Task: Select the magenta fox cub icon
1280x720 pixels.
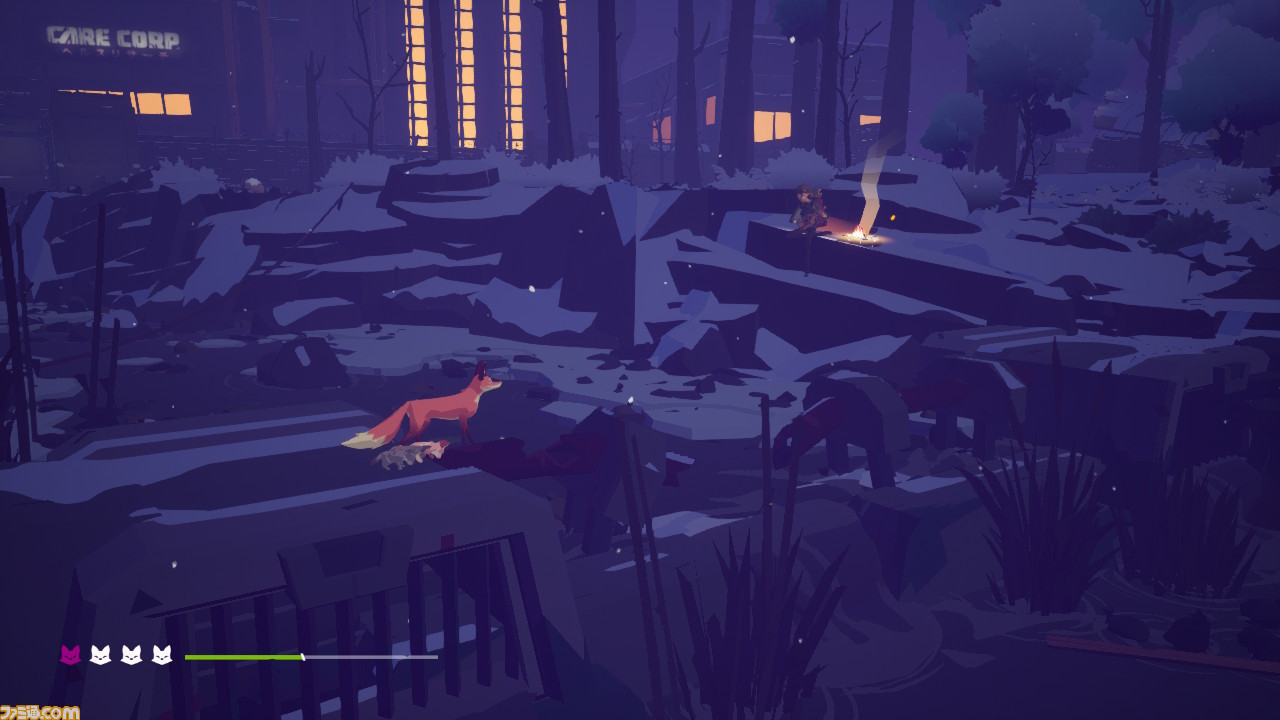Action: 70,655
